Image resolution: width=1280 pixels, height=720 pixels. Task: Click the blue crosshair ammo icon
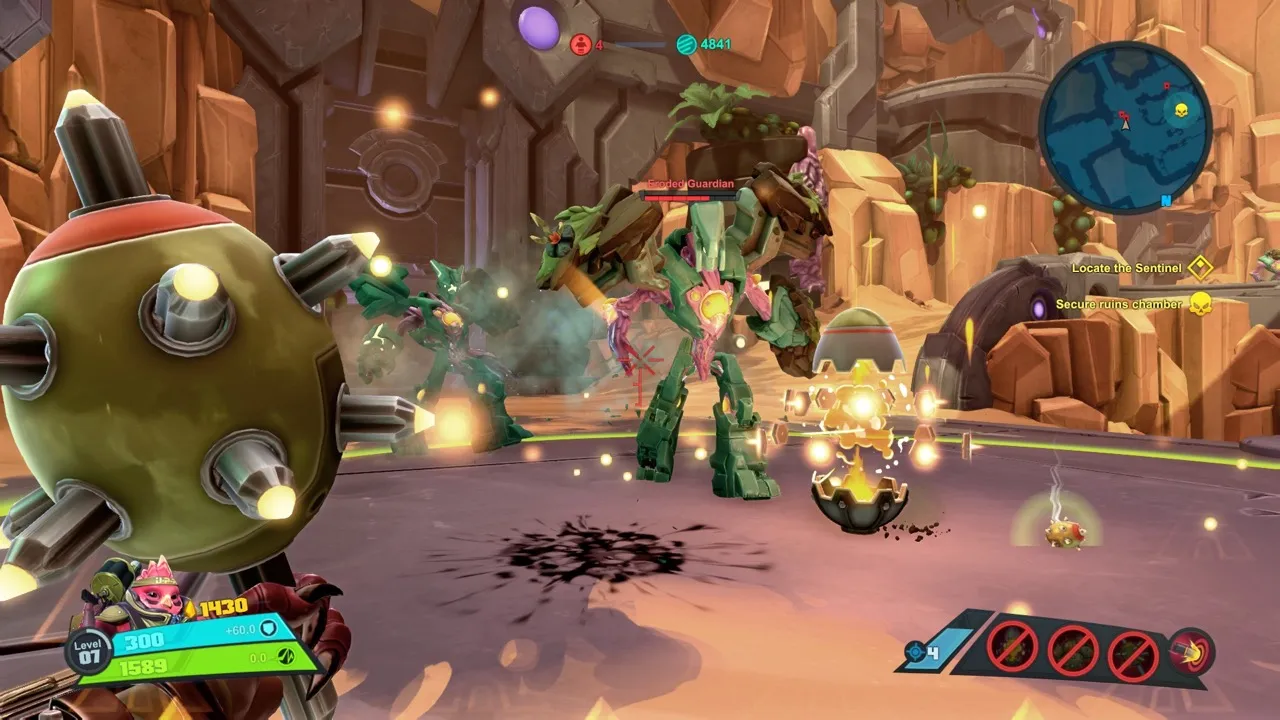914,653
